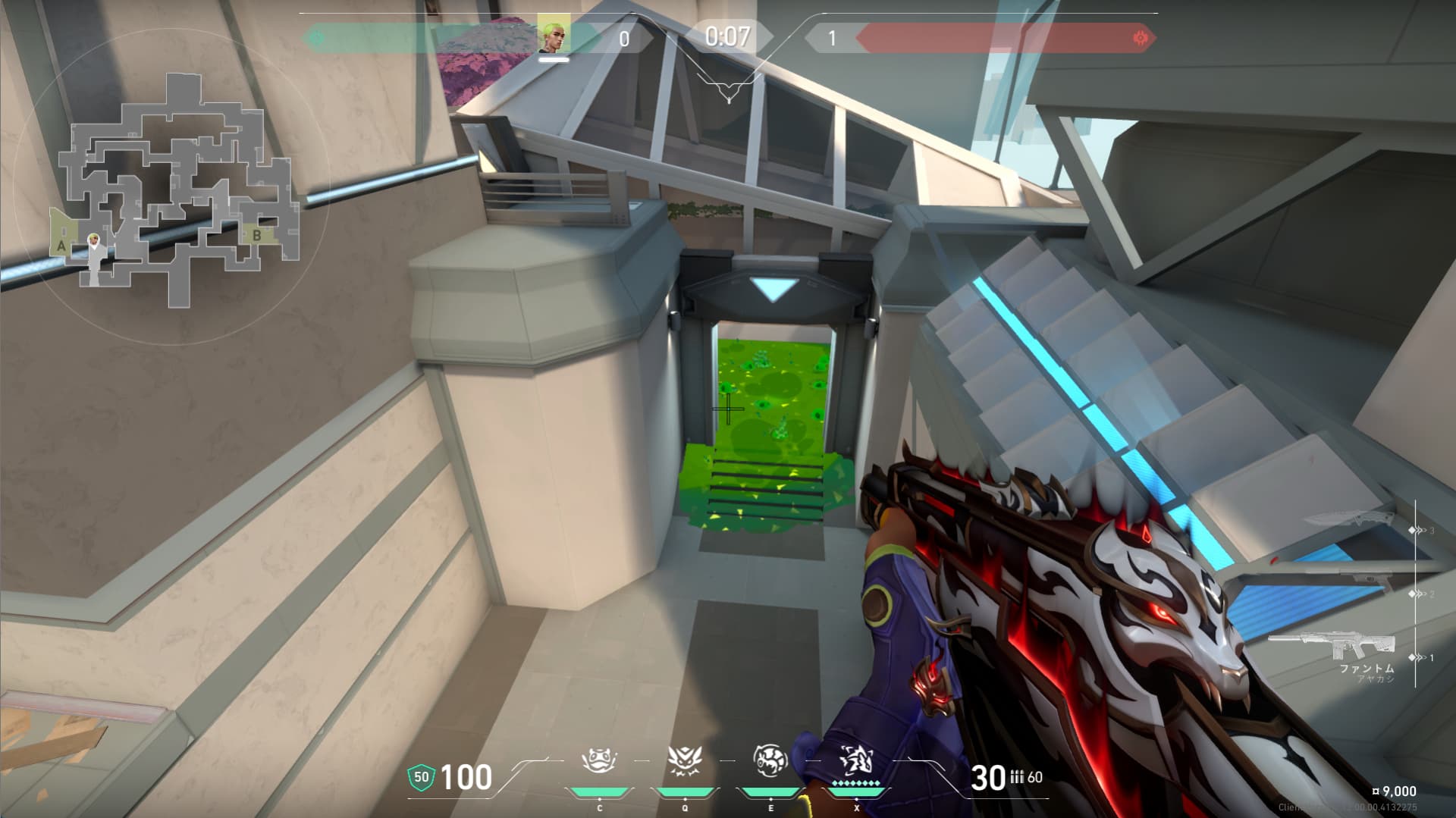
Task: Activate the Thrash ultimate ability icon
Action: [x=856, y=760]
